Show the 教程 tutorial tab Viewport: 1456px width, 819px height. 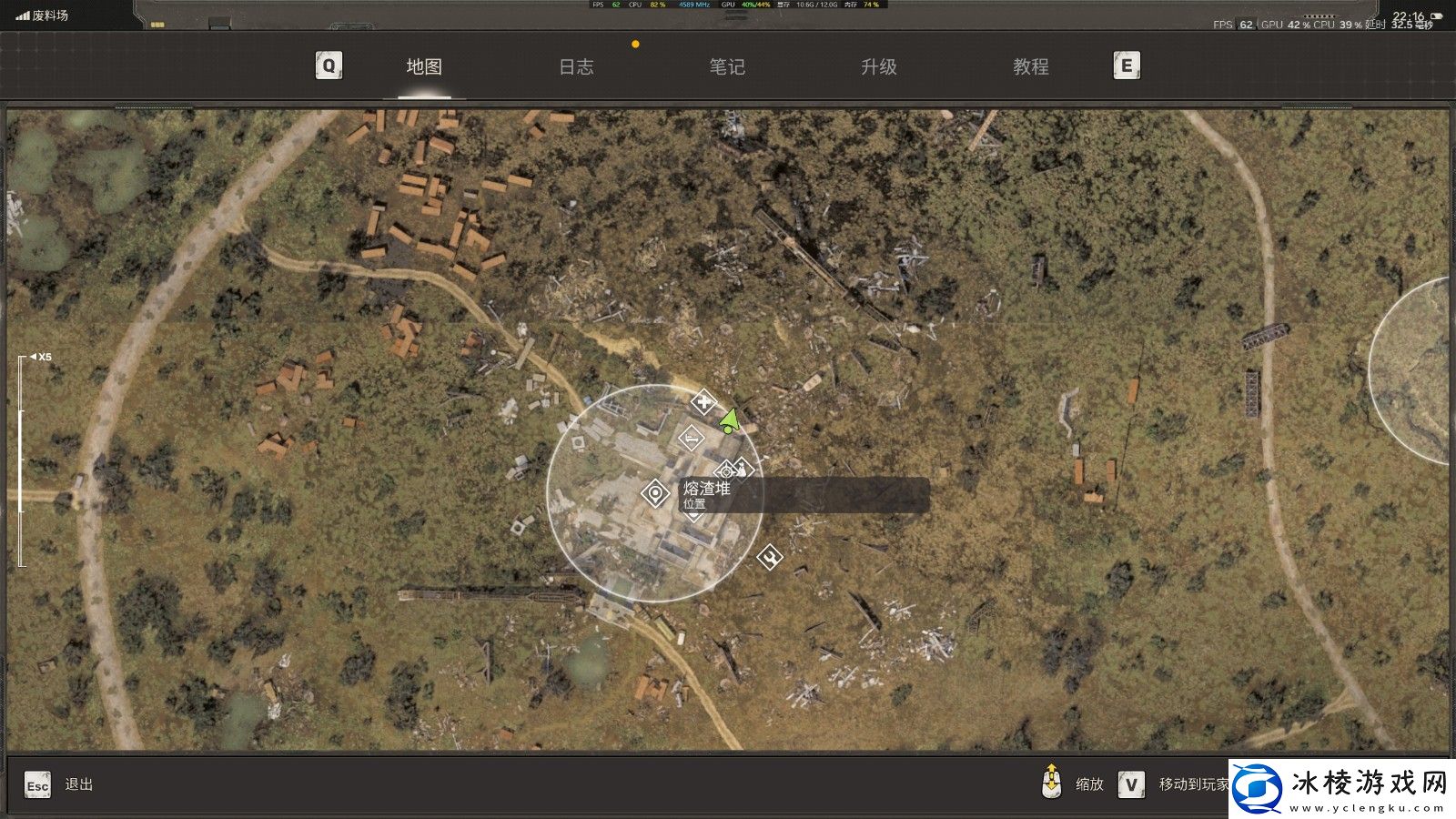(x=1031, y=66)
